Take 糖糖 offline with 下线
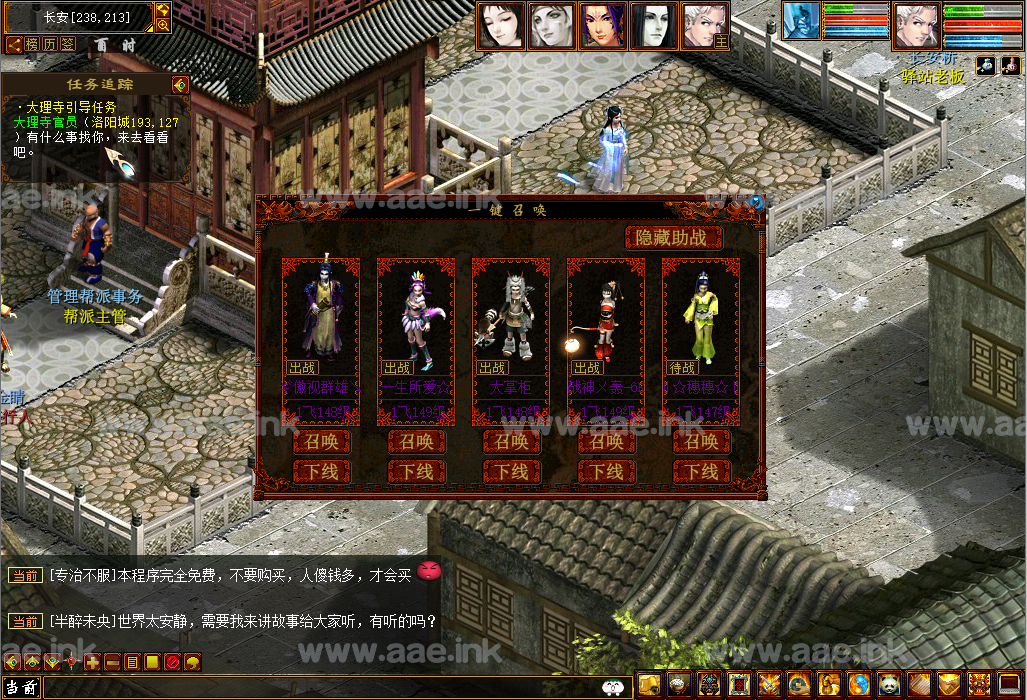Image resolution: width=1027 pixels, height=700 pixels. [701, 471]
